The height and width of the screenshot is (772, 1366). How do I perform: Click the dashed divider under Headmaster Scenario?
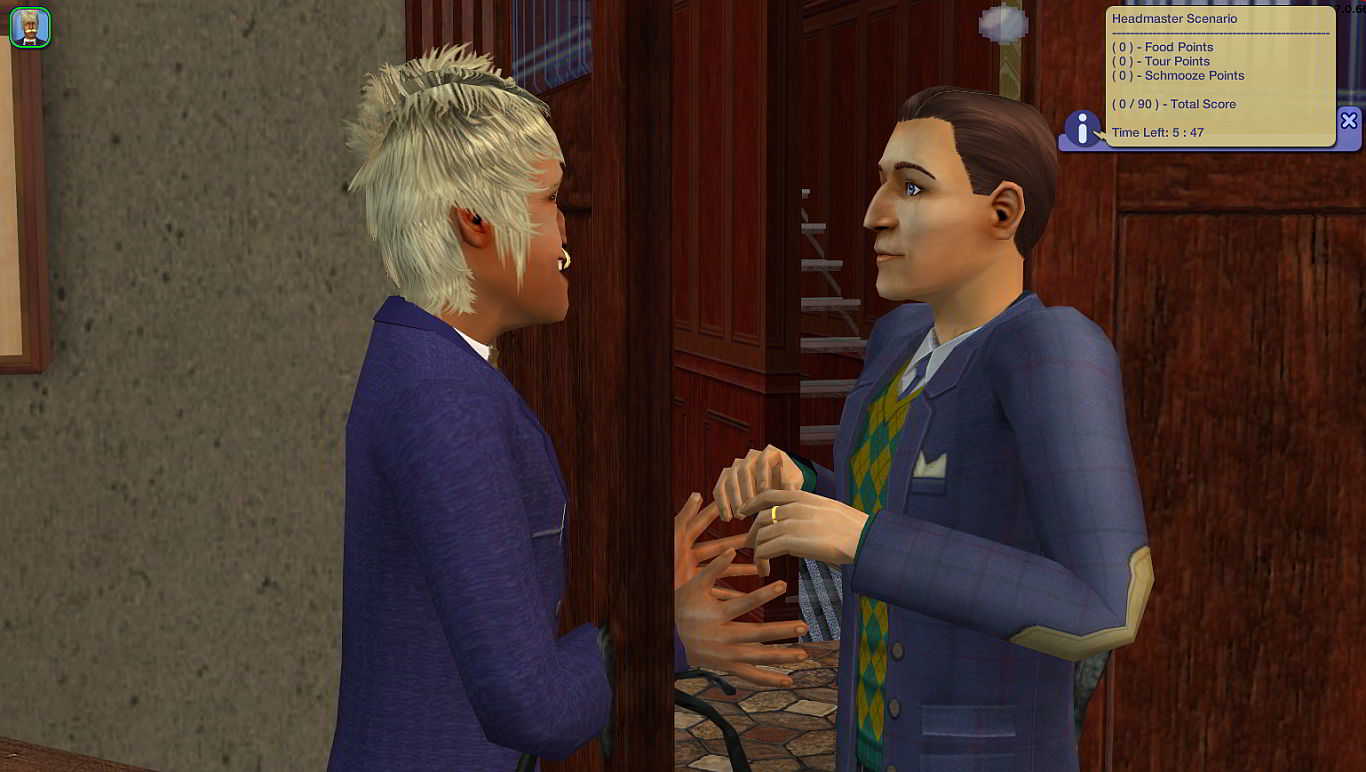(x=1218, y=32)
